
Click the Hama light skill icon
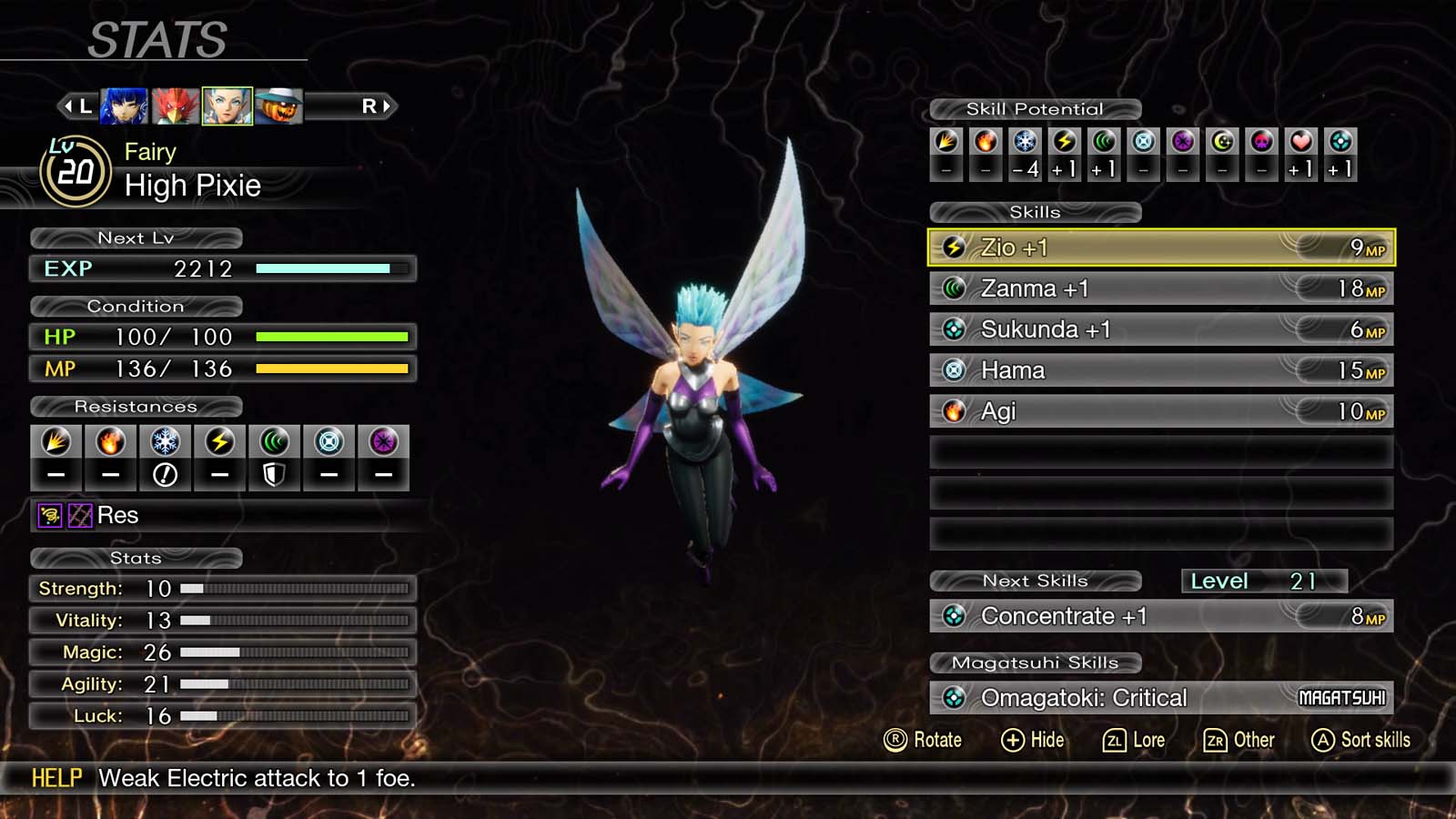click(952, 369)
